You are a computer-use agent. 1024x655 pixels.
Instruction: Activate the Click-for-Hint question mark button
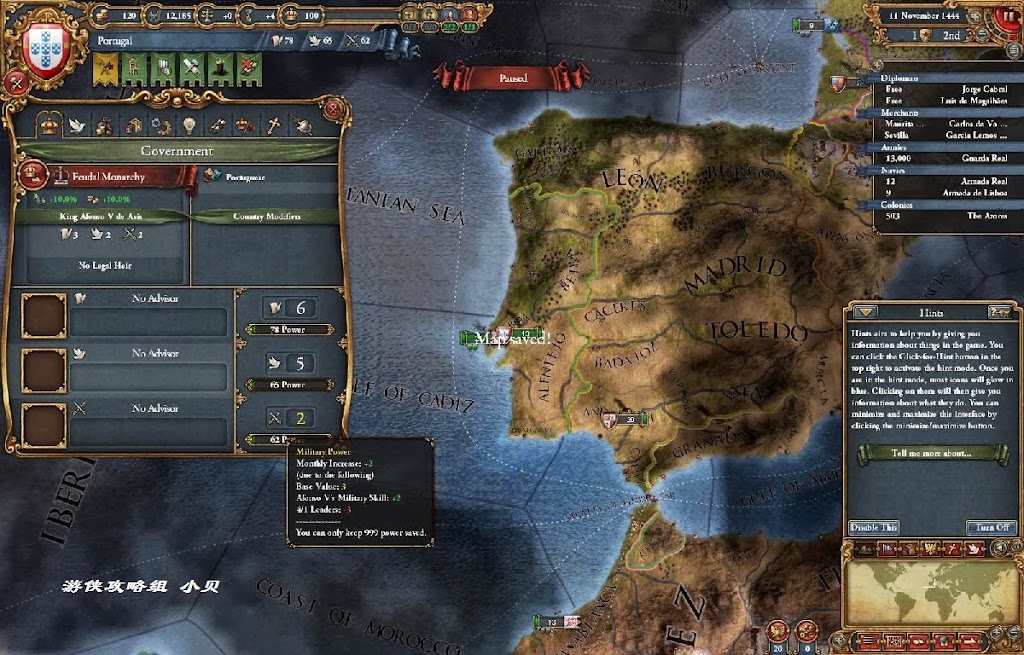[997, 312]
